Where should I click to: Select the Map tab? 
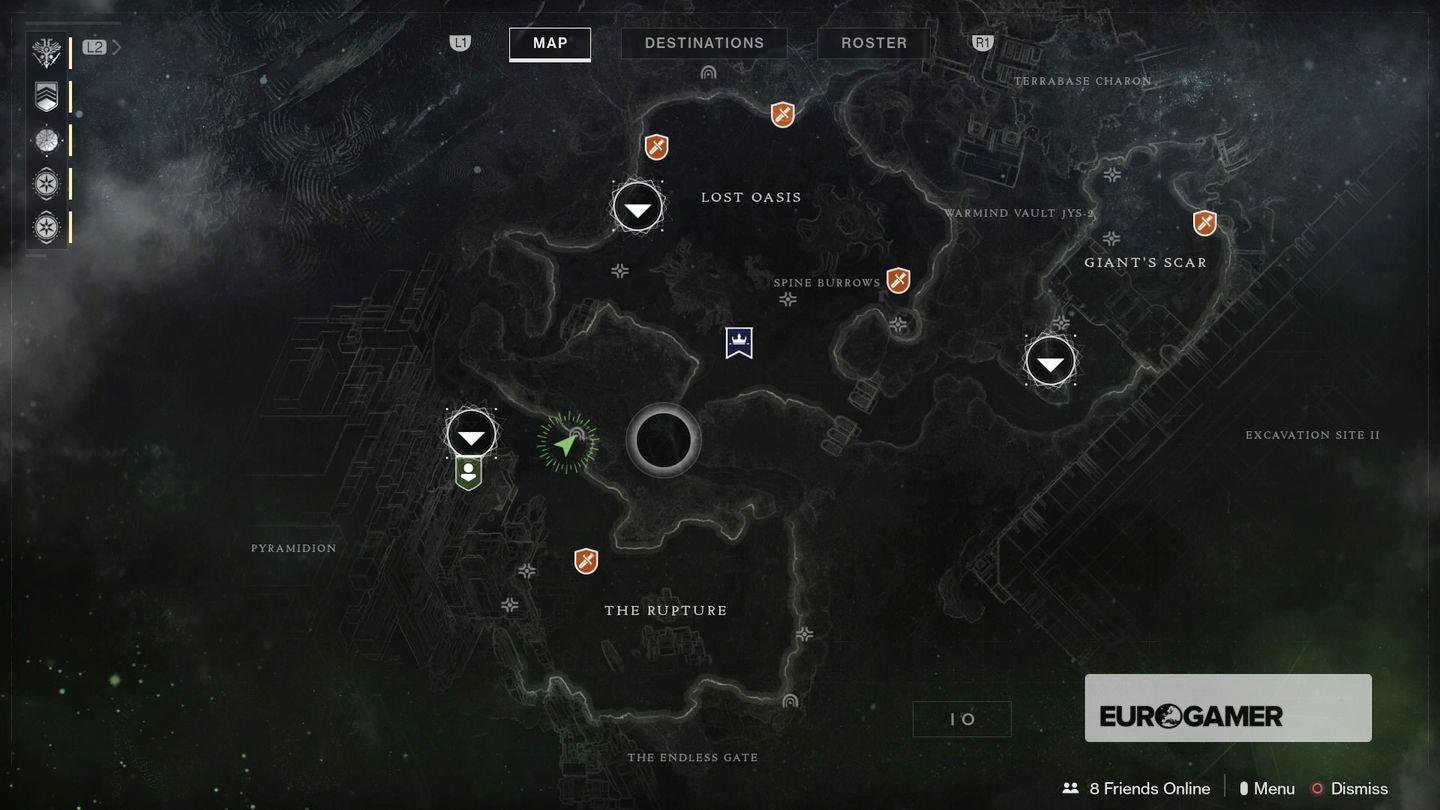pyautogui.click(x=550, y=43)
